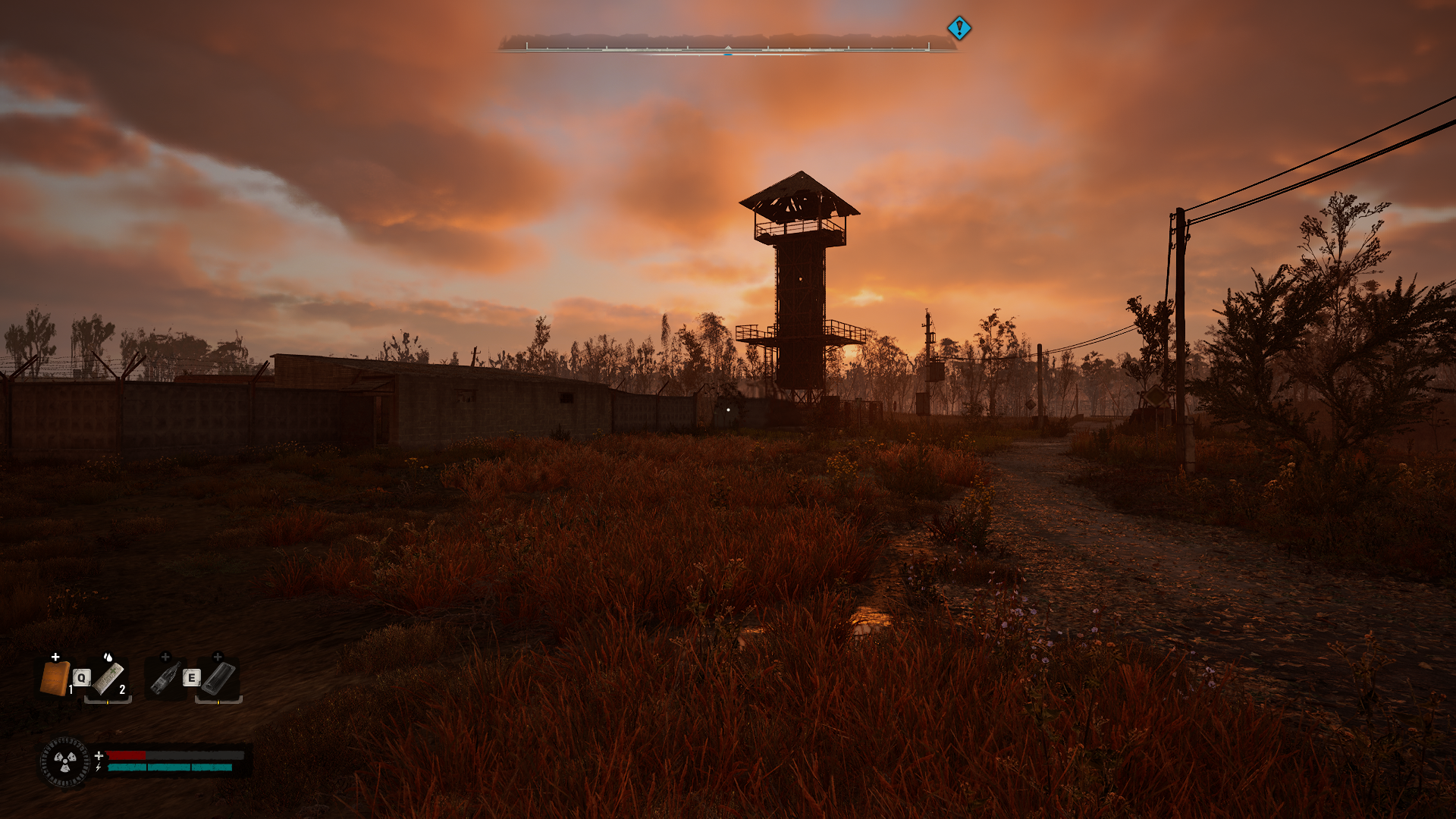
Task: Click the radiation trefoil indicator icon
Action: point(65,761)
